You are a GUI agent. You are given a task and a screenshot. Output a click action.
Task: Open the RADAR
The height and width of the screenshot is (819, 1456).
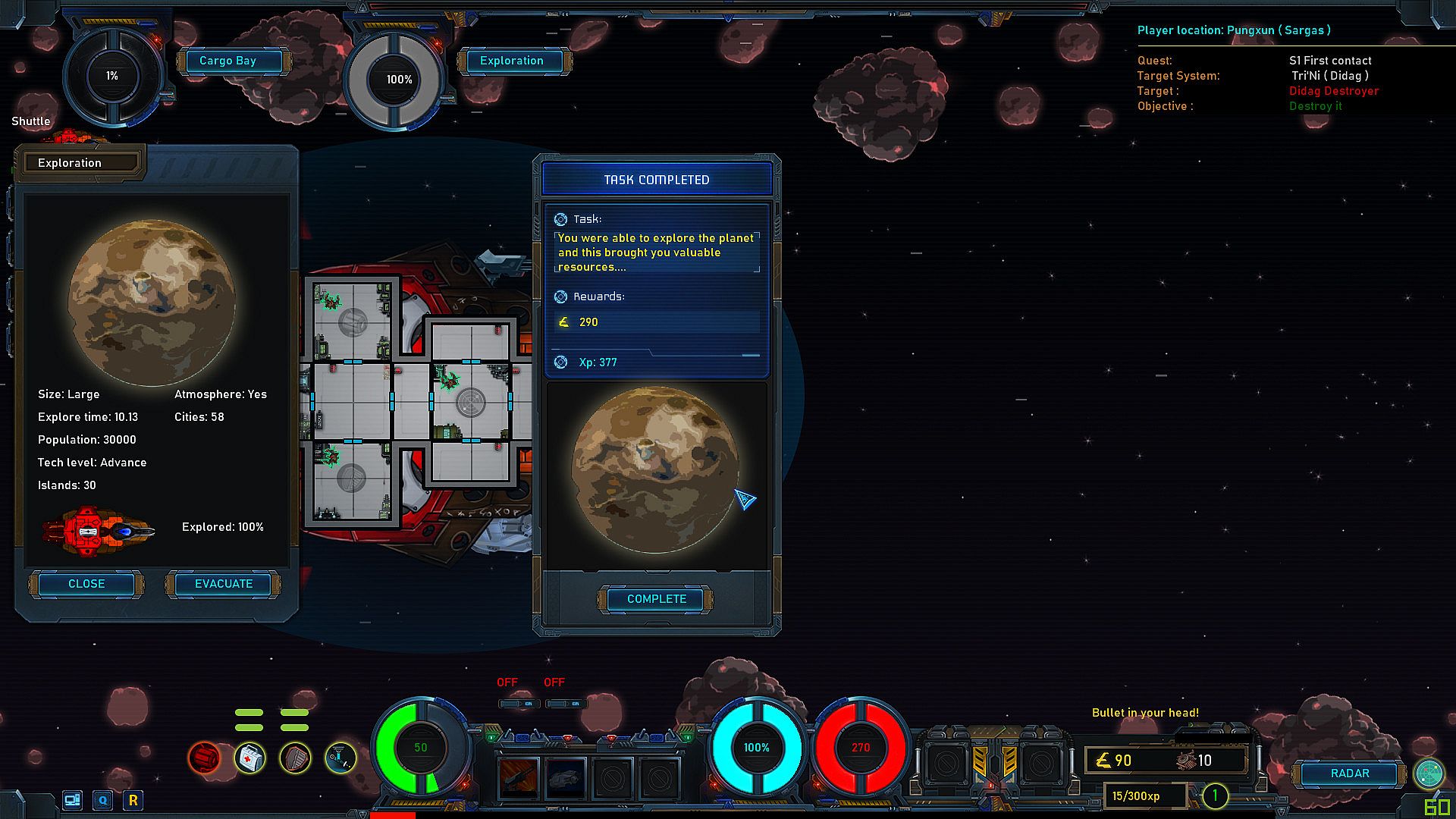(1350, 773)
